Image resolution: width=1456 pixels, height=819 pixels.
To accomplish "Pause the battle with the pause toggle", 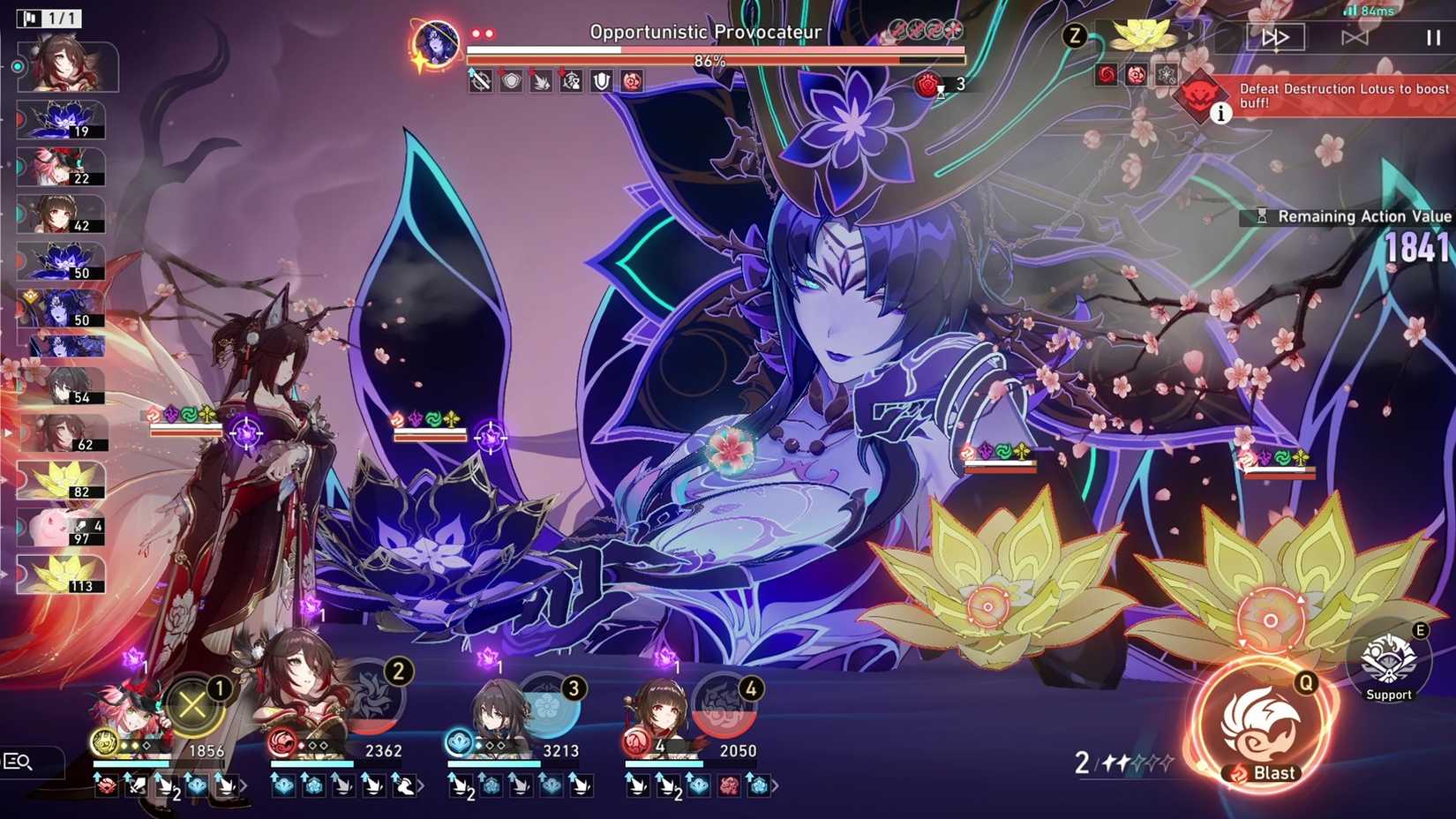I will coord(1431,36).
